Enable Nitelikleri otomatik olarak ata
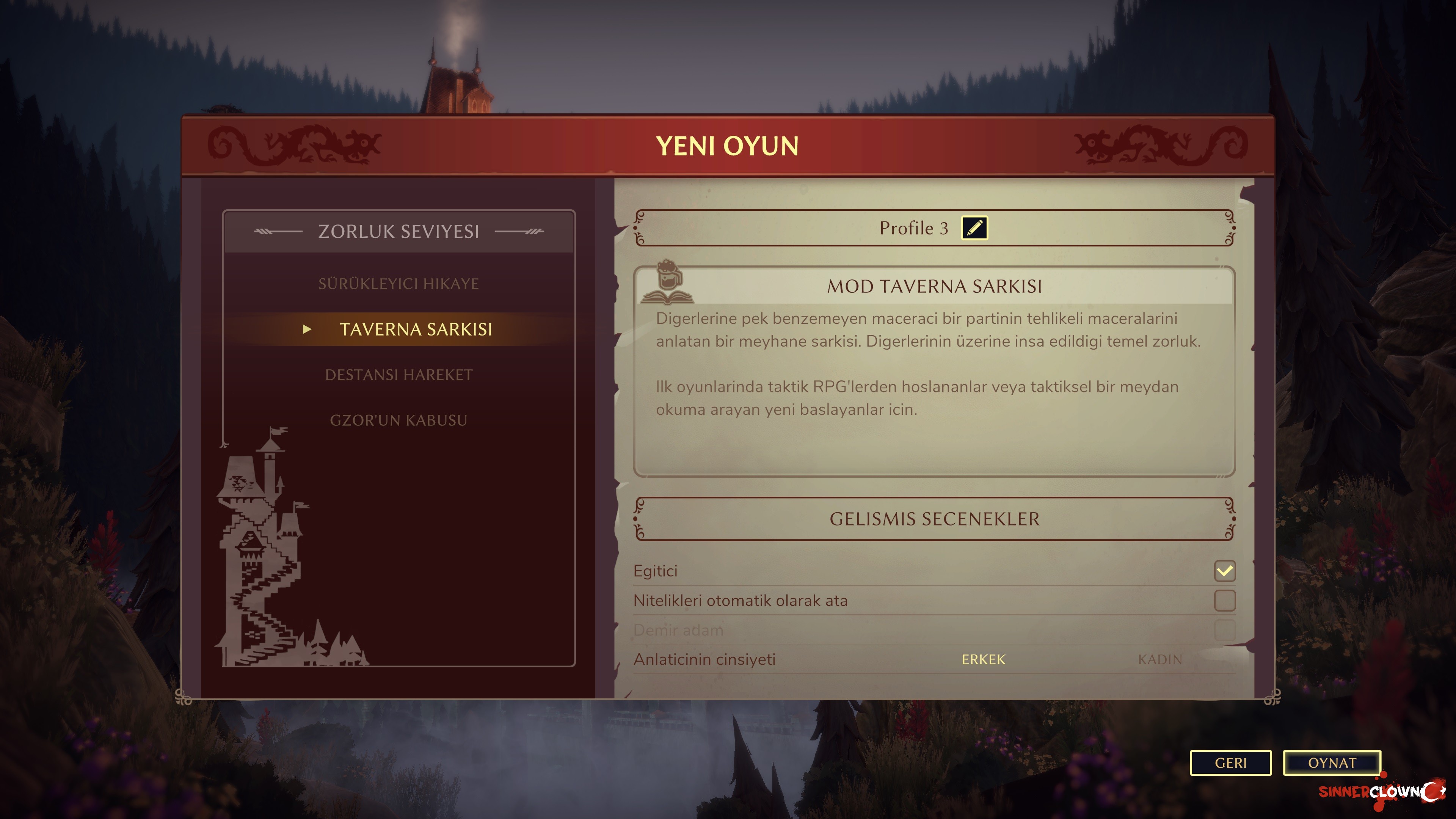The width and height of the screenshot is (1456, 819). click(1224, 600)
